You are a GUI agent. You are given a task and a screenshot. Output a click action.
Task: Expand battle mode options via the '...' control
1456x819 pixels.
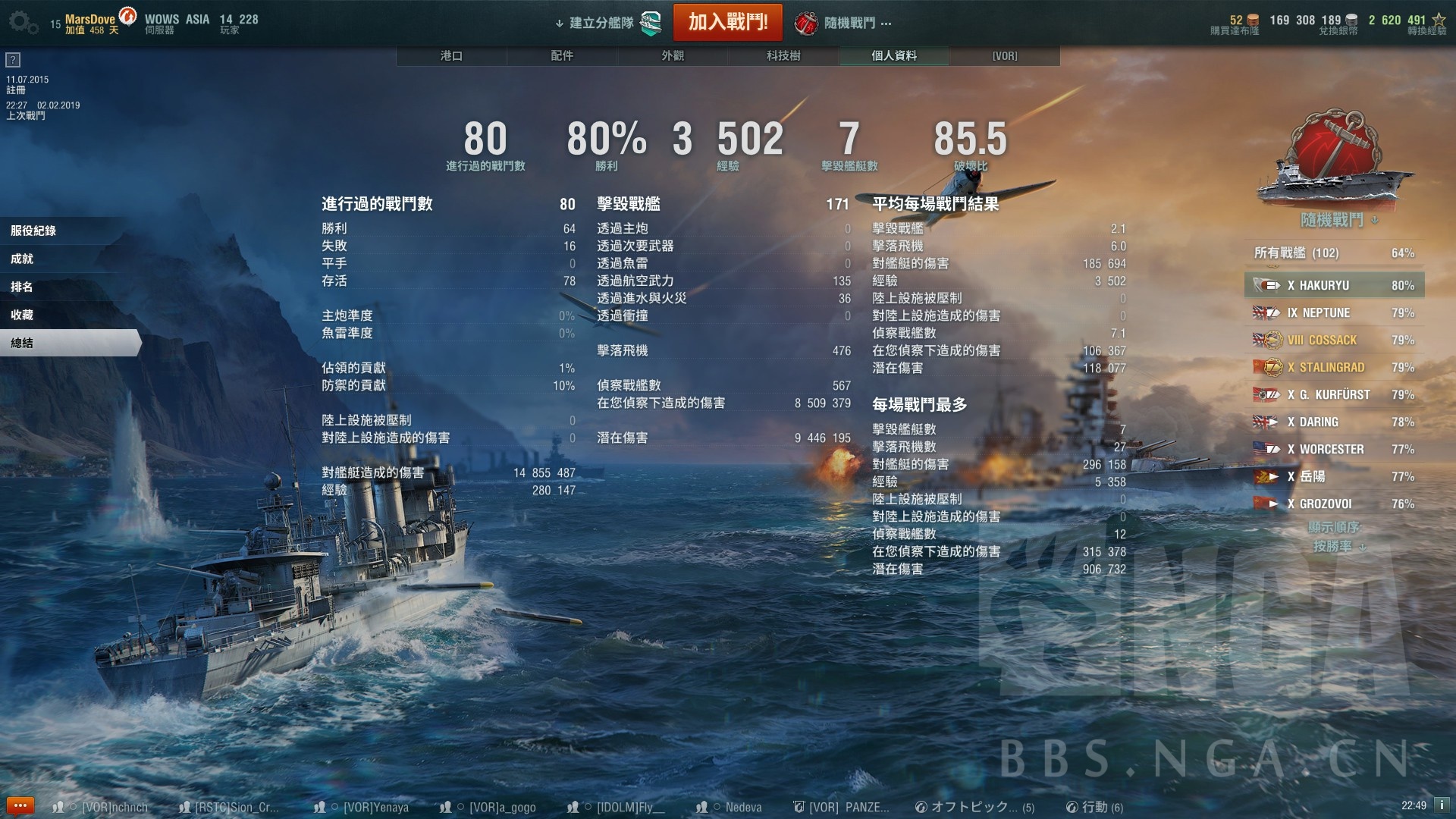(887, 24)
